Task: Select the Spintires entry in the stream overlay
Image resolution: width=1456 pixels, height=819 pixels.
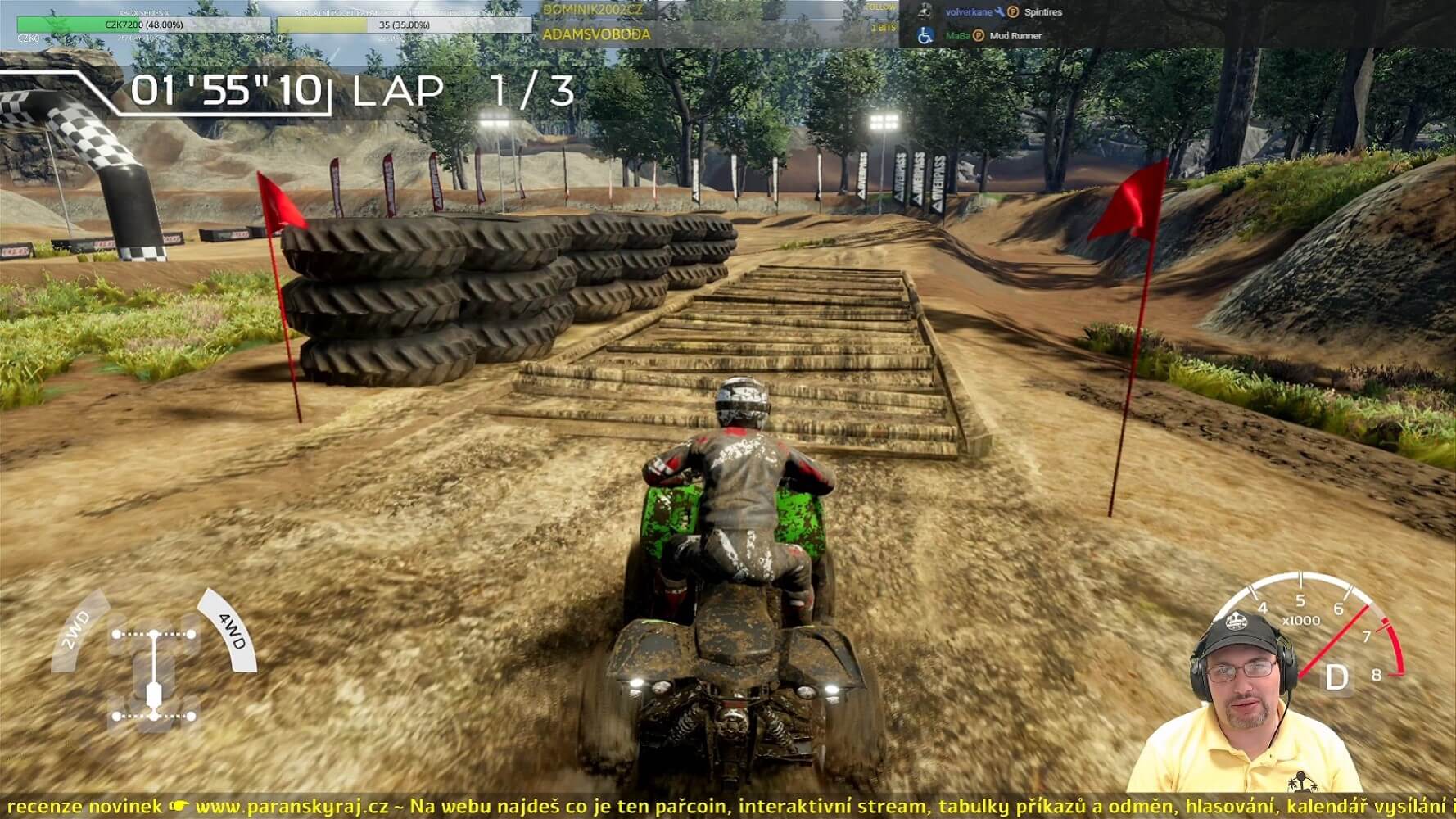Action: tap(1042, 12)
